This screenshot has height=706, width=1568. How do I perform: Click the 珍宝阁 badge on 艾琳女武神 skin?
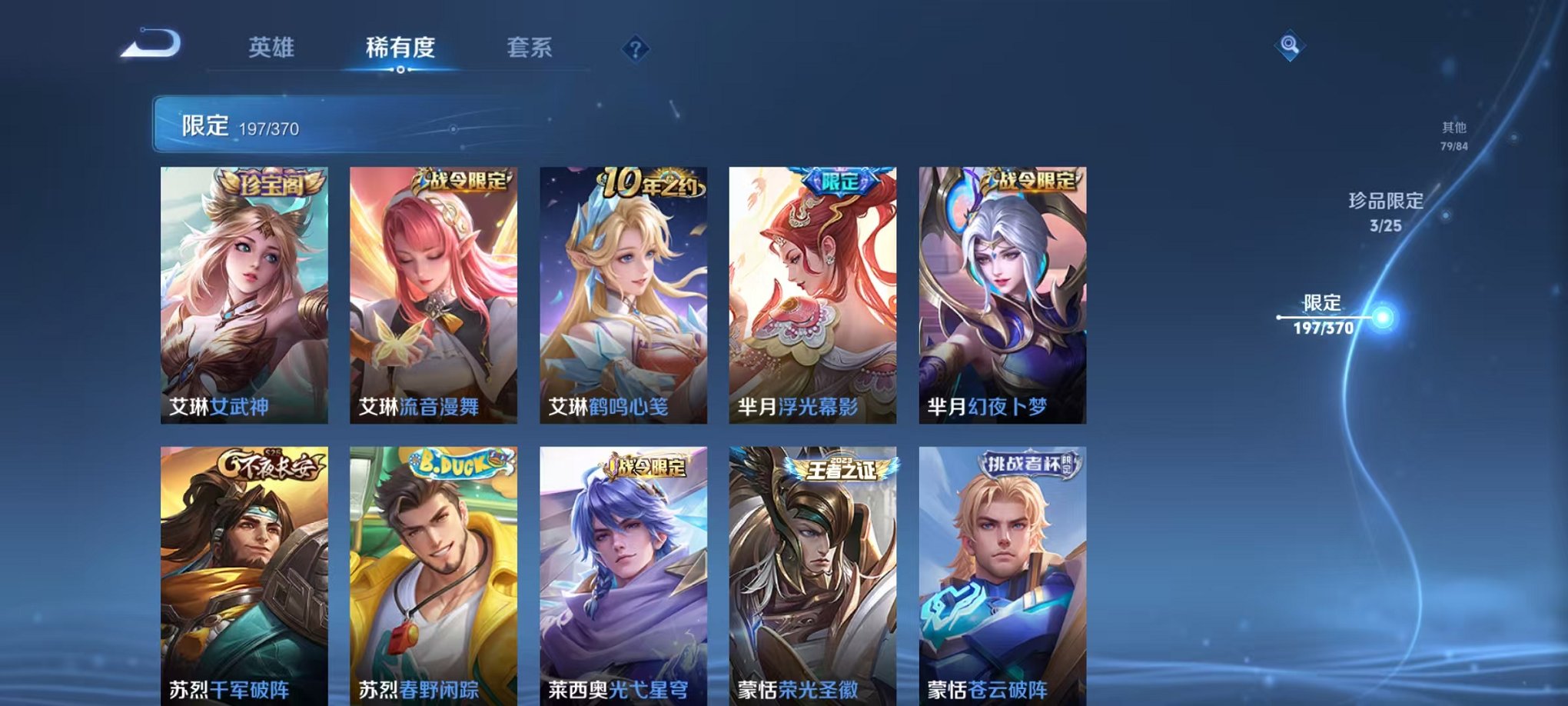[x=273, y=181]
